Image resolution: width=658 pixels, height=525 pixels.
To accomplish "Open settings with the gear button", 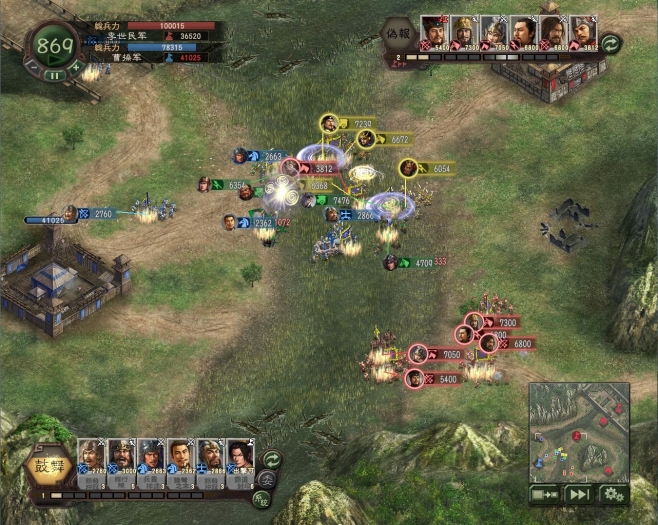I will pos(613,493).
